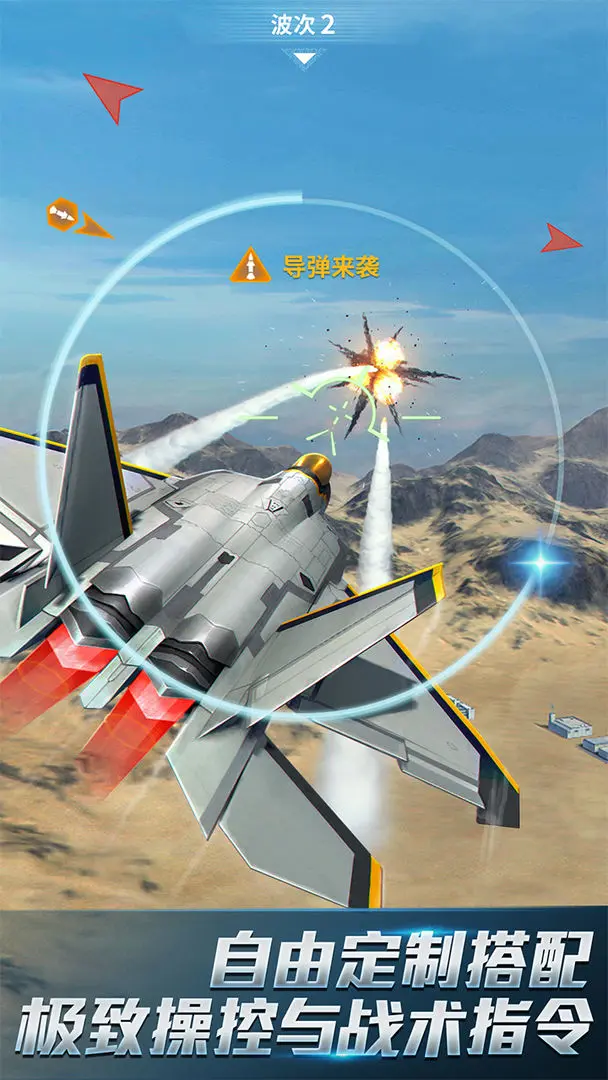Image resolution: width=608 pixels, height=1080 pixels.
Task: Click the missile warning triangle icon
Action: point(250,266)
